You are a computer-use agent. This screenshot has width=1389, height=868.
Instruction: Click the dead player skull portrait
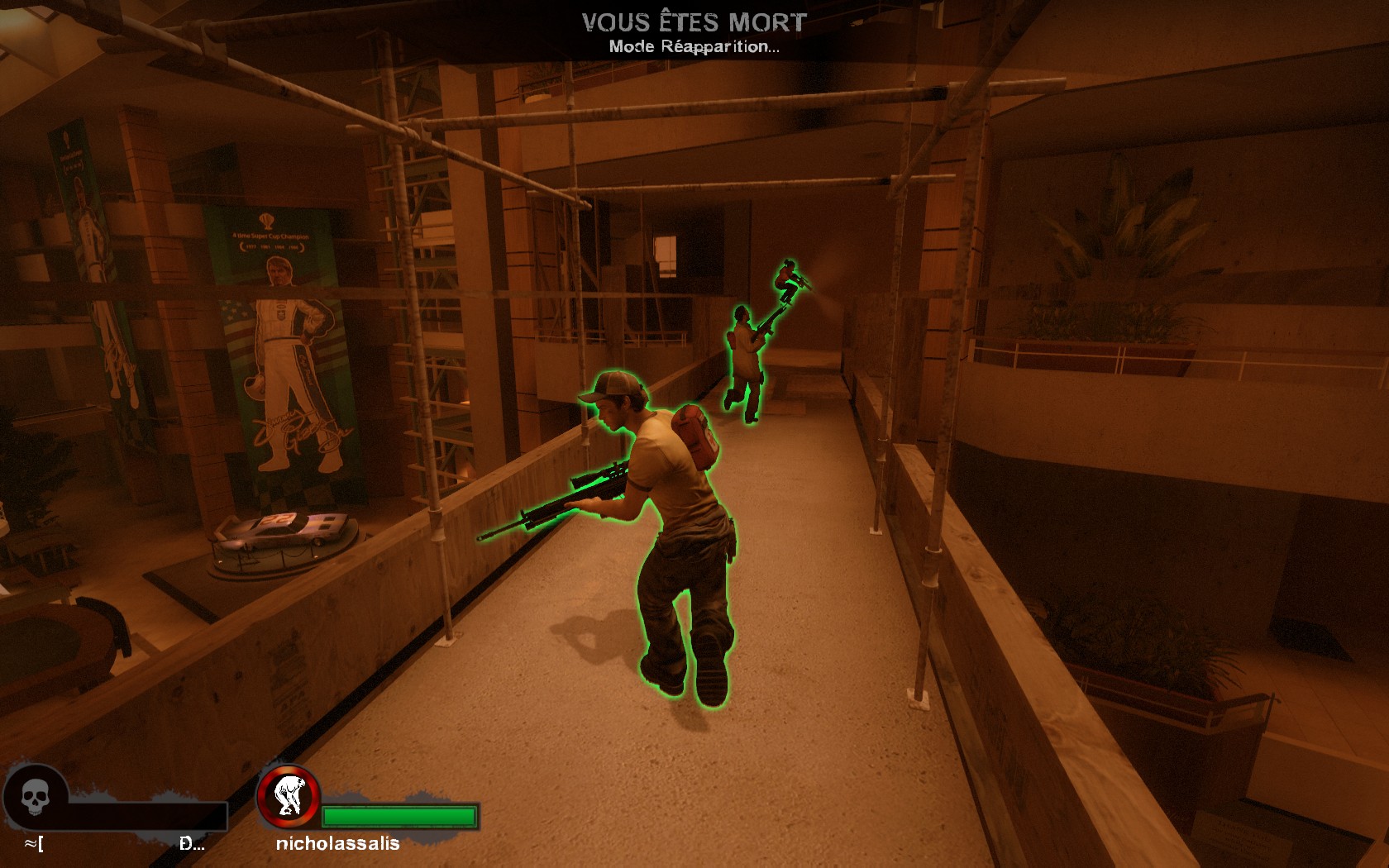tap(36, 798)
